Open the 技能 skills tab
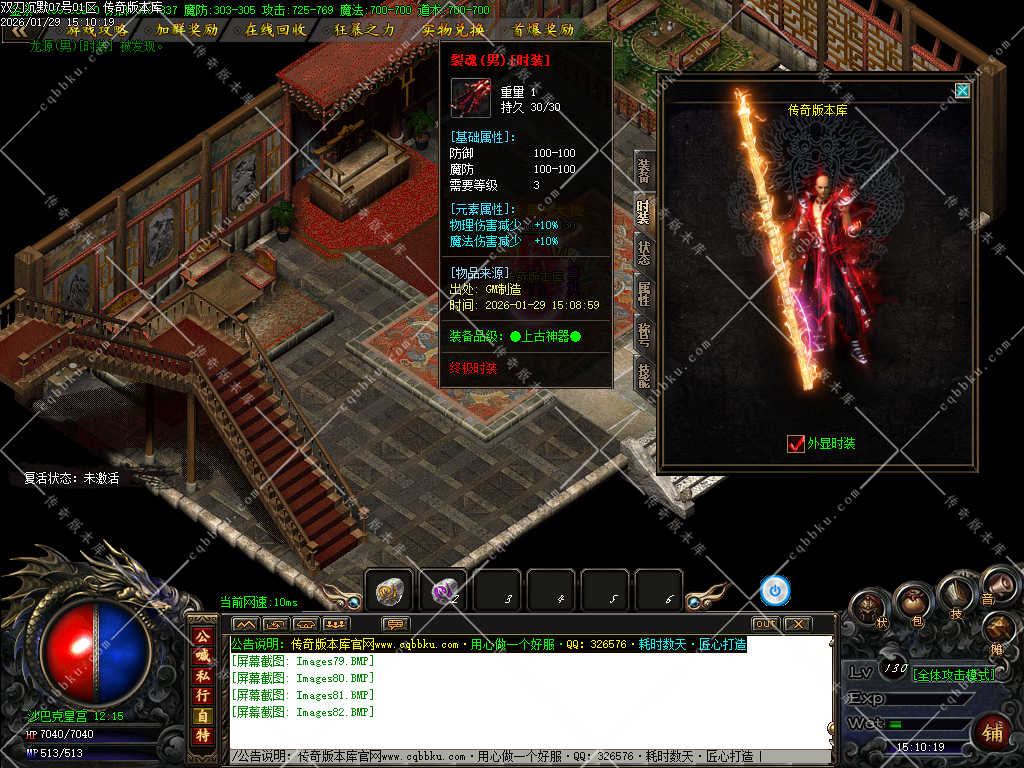The width and height of the screenshot is (1024, 768). pyautogui.click(x=644, y=375)
